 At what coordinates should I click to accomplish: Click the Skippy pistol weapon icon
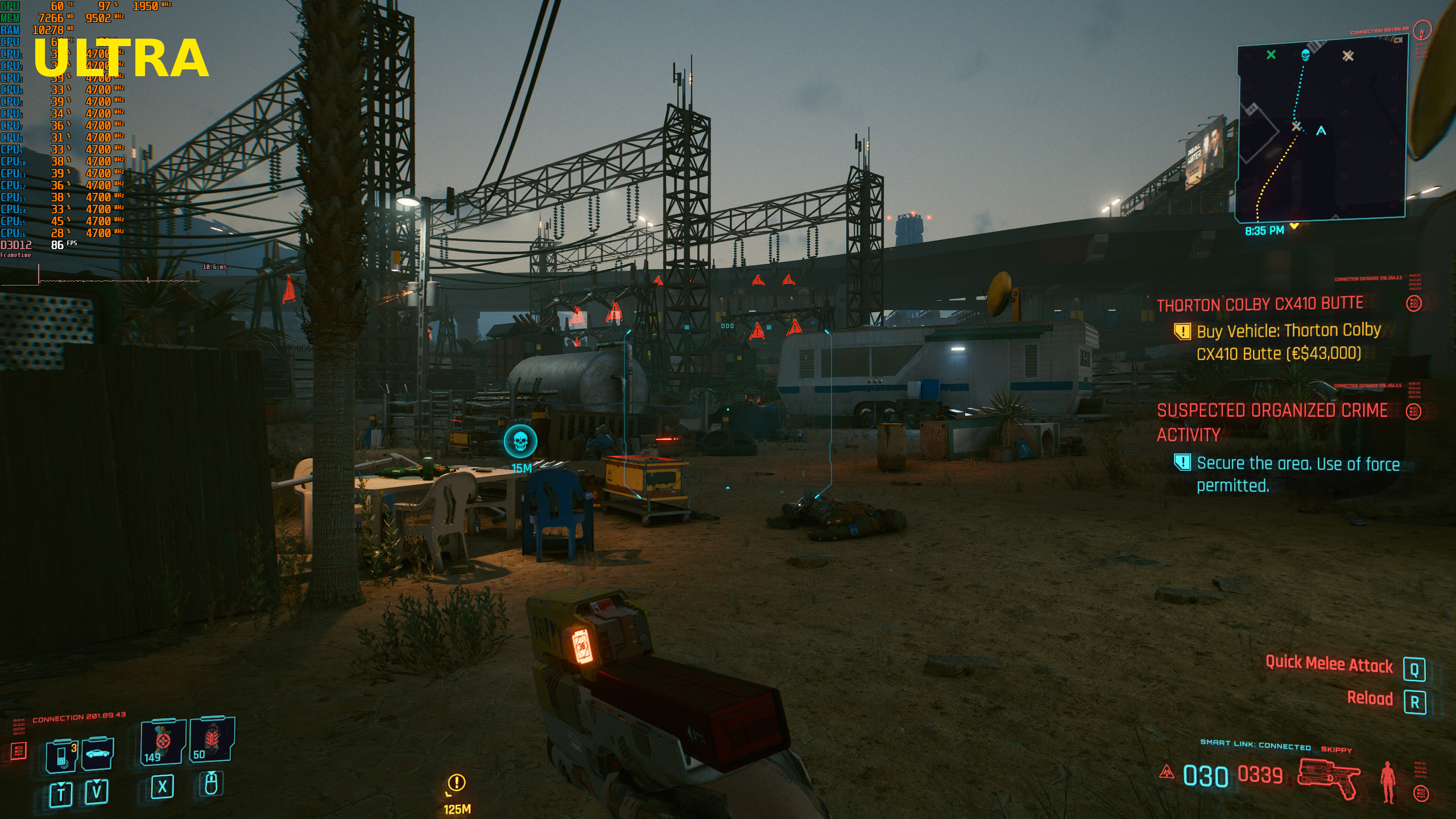[1329, 777]
